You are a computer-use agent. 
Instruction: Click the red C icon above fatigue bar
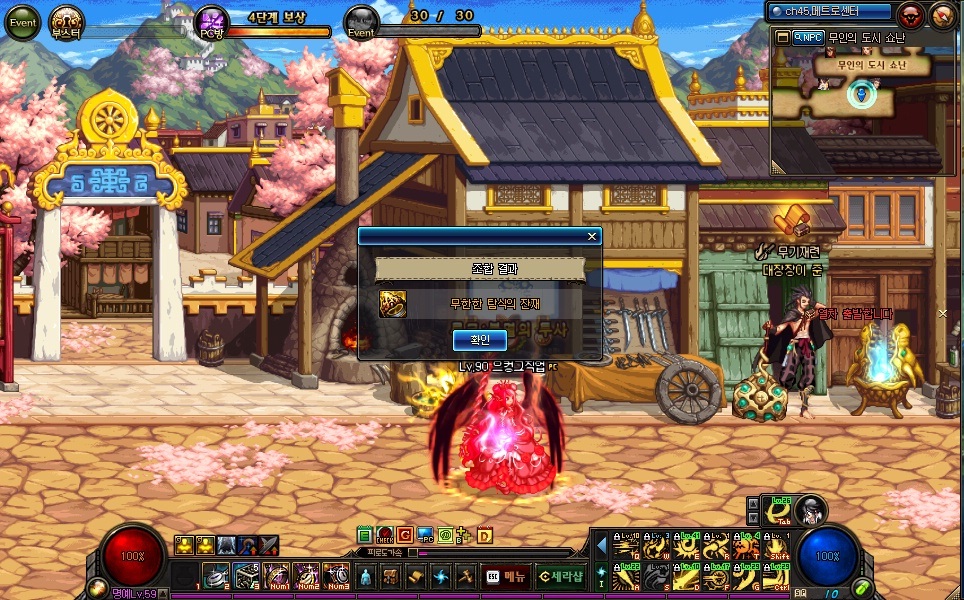pyautogui.click(x=405, y=535)
